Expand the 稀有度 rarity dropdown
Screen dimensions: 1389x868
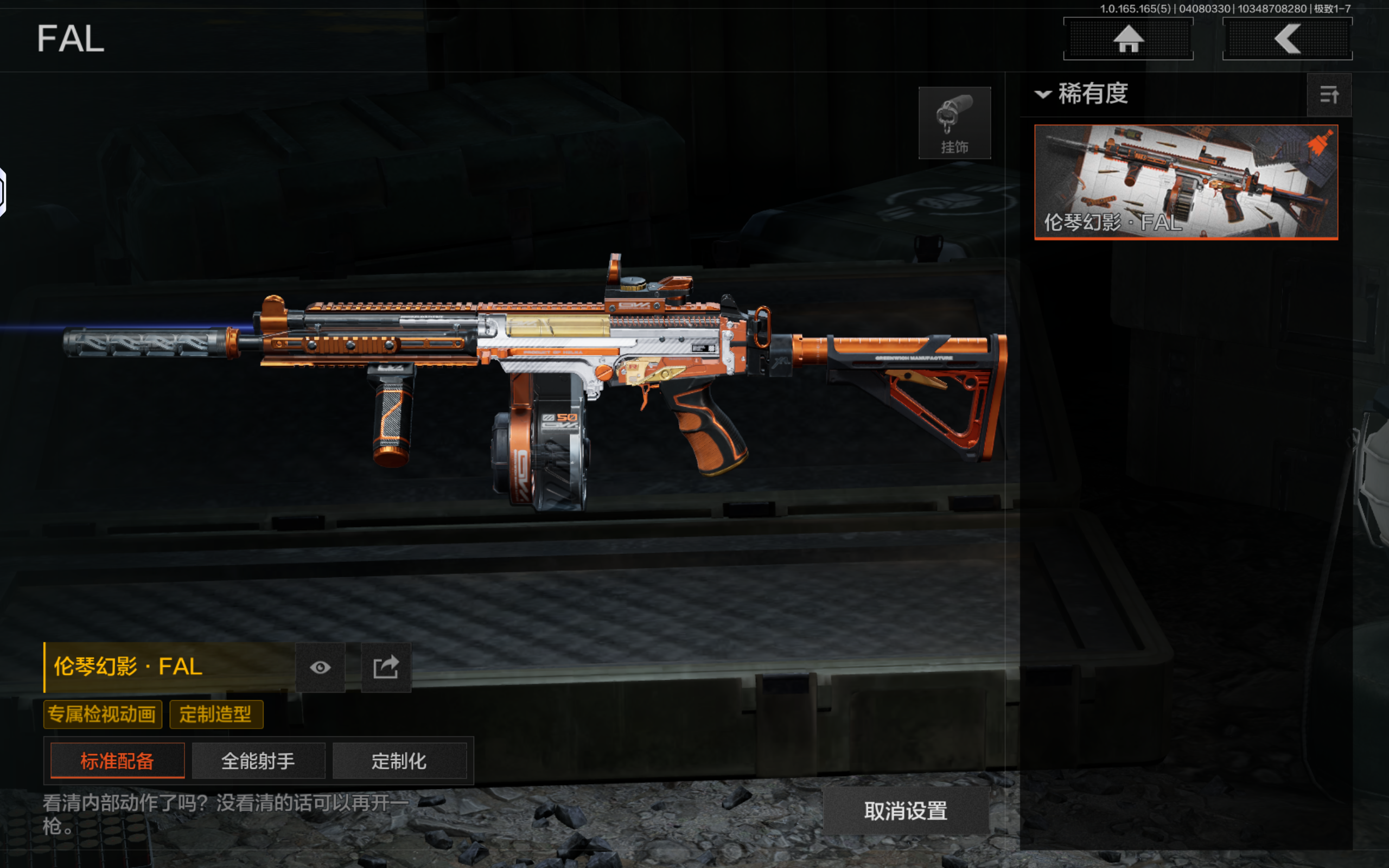(x=1081, y=93)
